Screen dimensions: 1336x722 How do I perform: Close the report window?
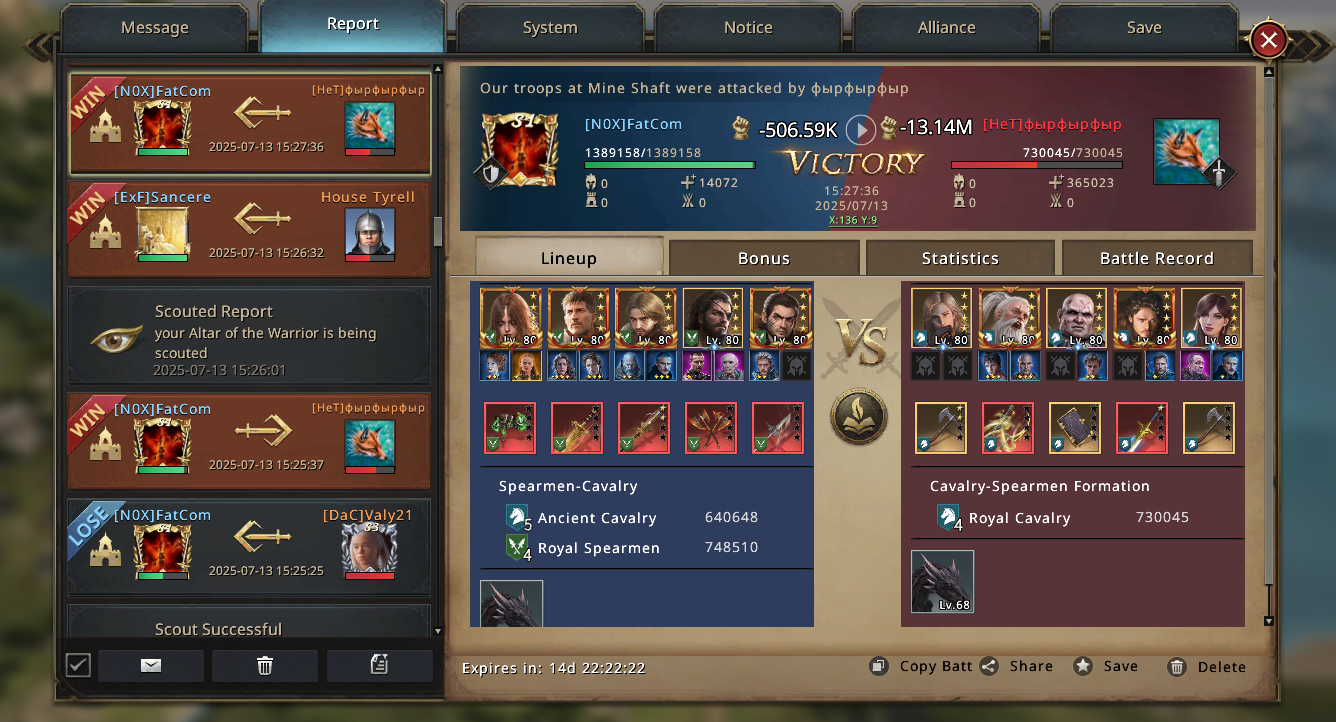point(1268,40)
